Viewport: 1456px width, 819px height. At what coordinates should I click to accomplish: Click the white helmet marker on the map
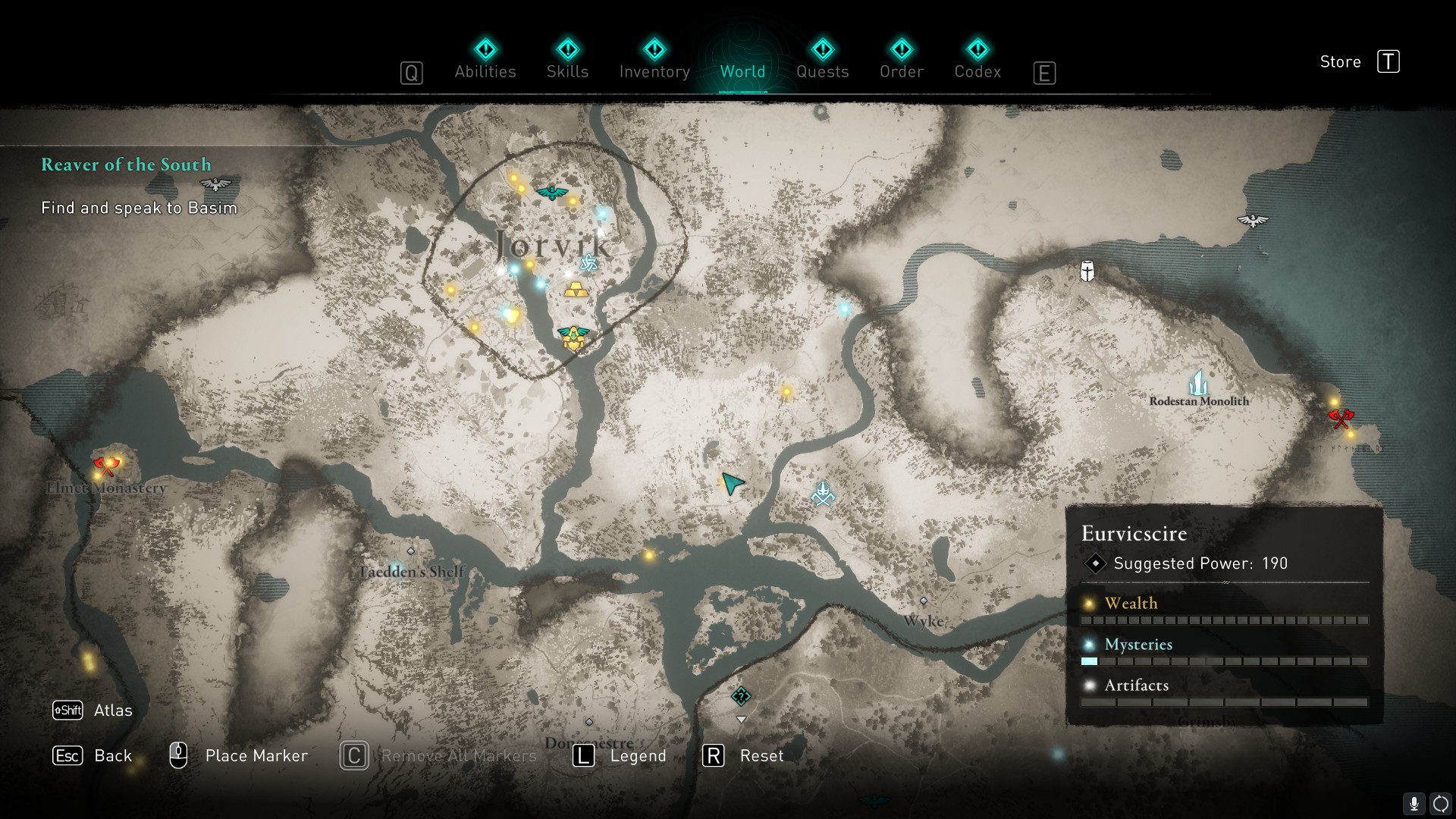tap(1087, 271)
